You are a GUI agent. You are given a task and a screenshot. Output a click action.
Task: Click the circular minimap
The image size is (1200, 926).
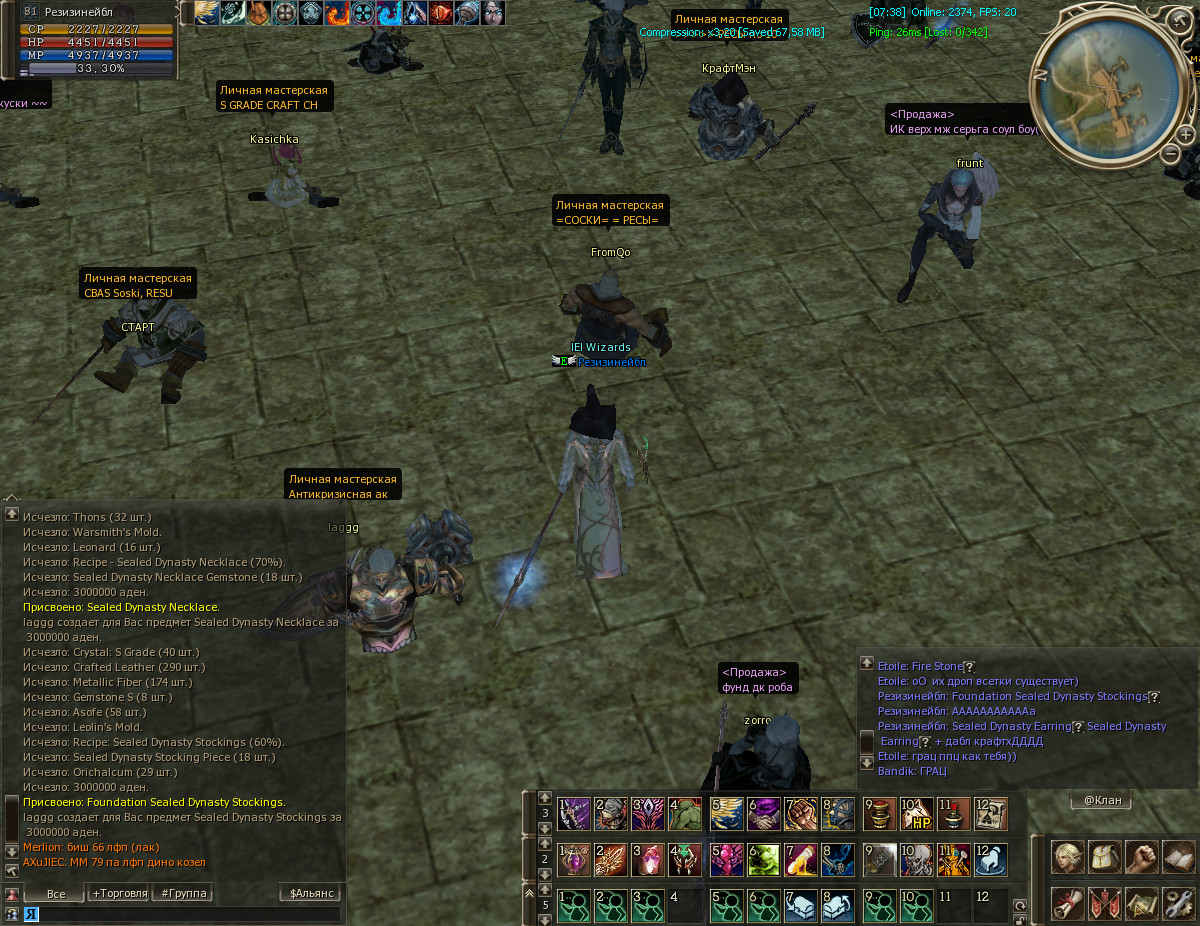(x=1104, y=89)
